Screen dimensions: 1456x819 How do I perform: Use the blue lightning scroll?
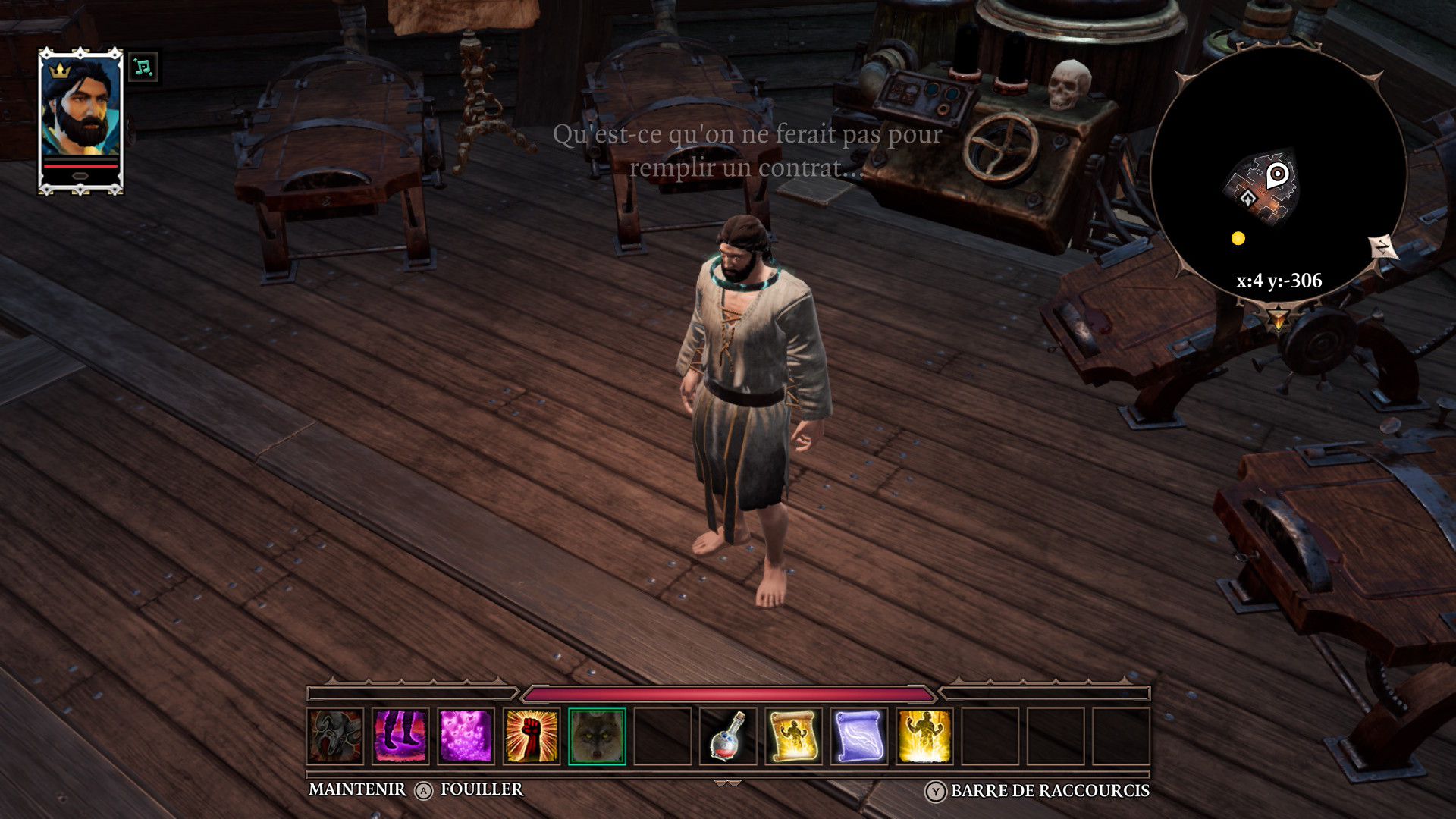[x=858, y=736]
